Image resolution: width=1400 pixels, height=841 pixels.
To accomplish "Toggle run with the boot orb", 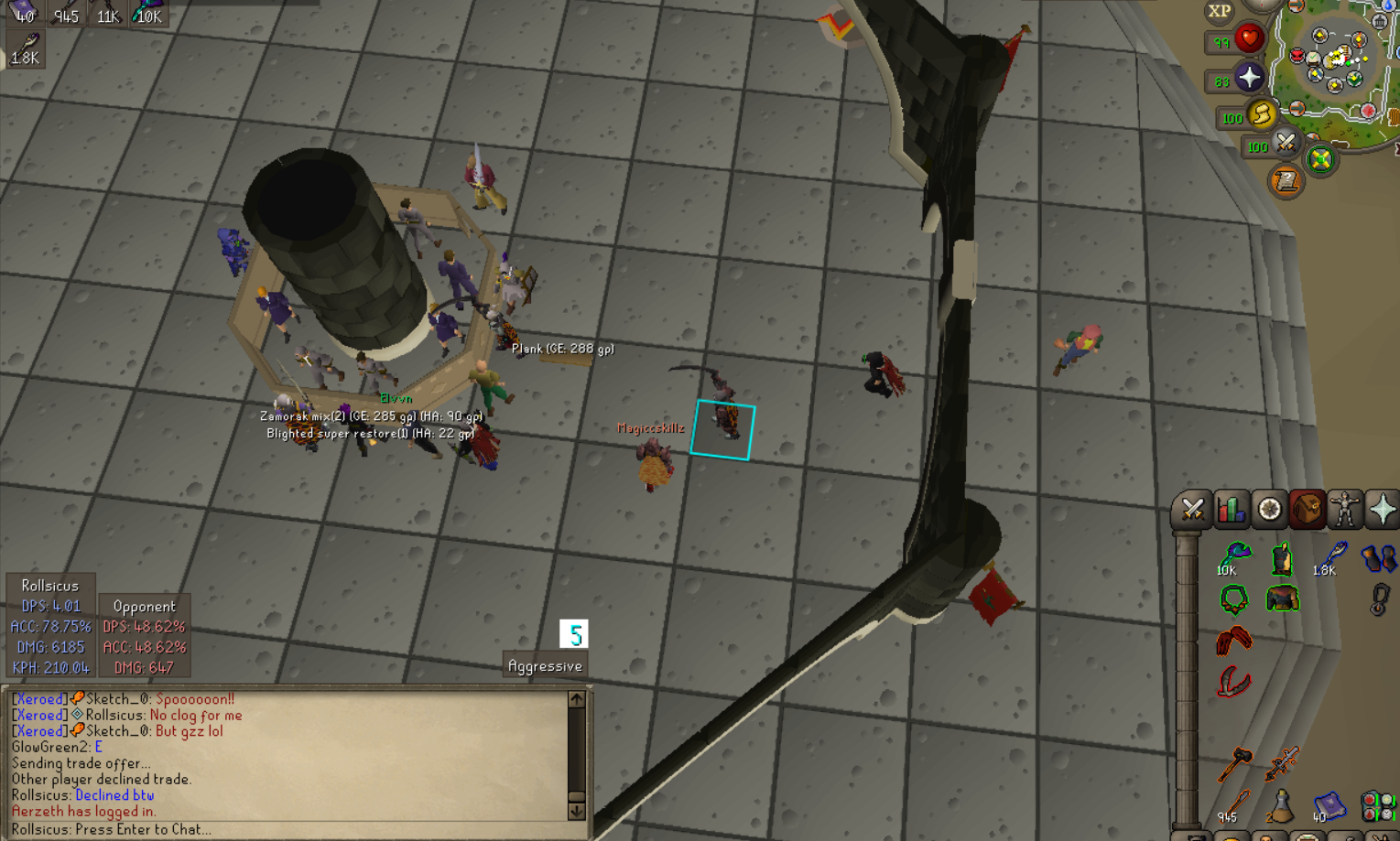I will pos(1262,114).
